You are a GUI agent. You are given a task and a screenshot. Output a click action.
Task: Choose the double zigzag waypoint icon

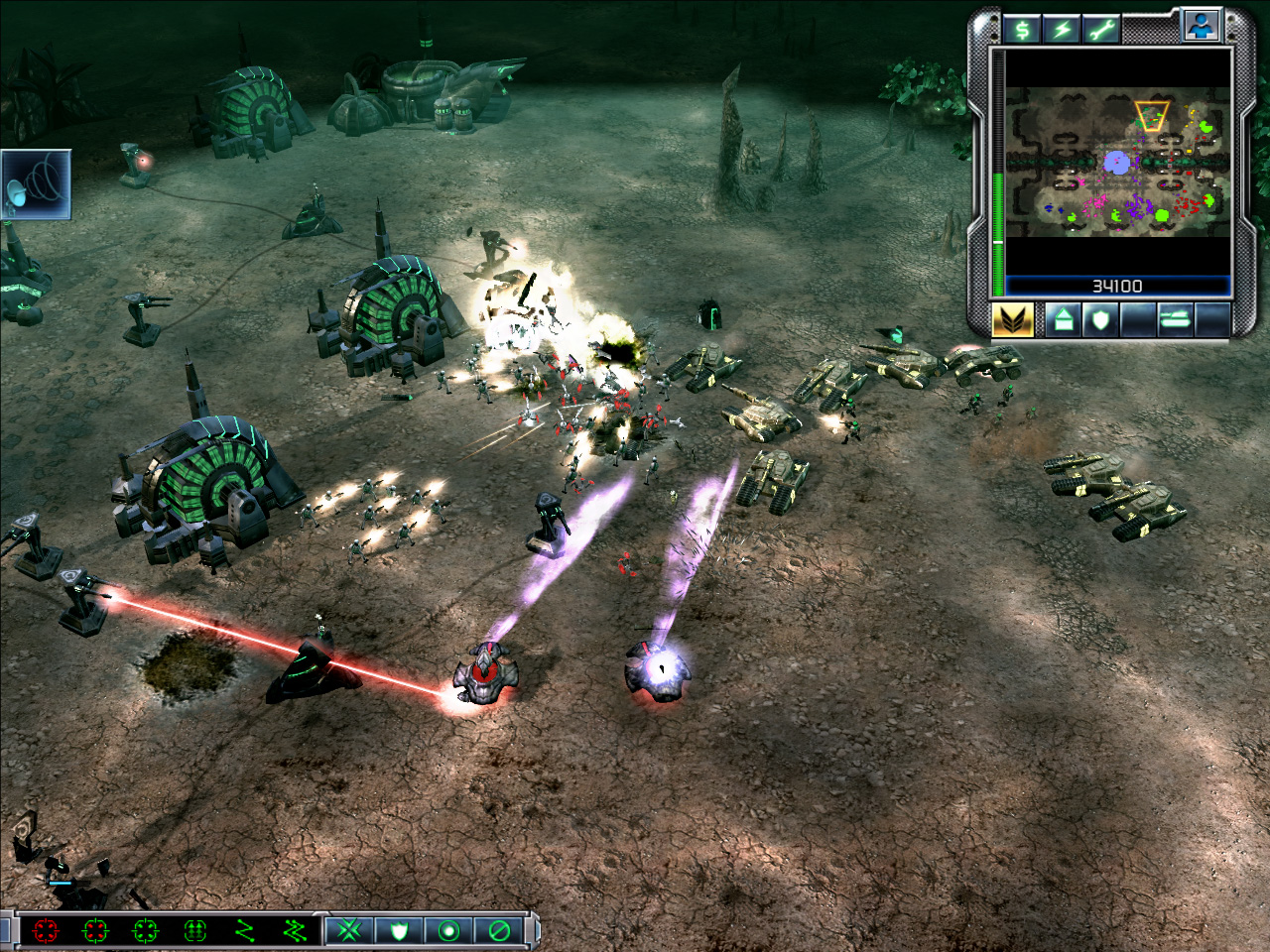tap(294, 930)
